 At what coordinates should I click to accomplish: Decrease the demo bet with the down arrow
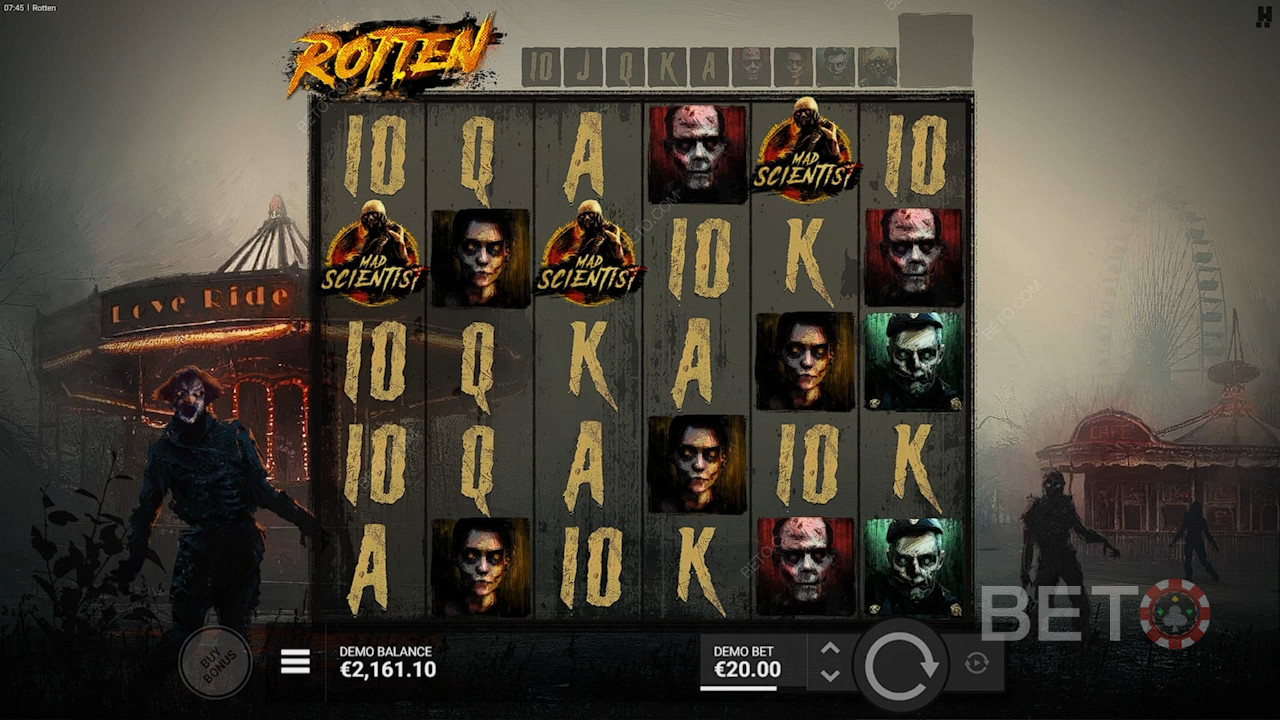tap(830, 675)
